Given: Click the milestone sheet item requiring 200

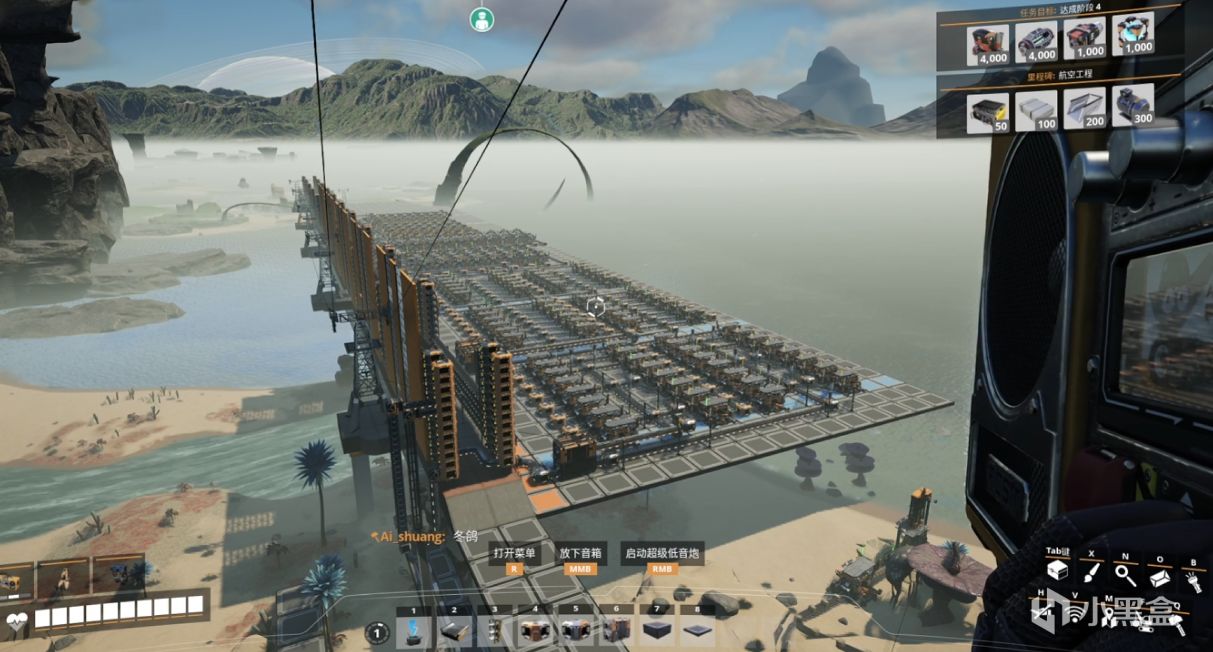Looking at the screenshot, I should click(1084, 107).
